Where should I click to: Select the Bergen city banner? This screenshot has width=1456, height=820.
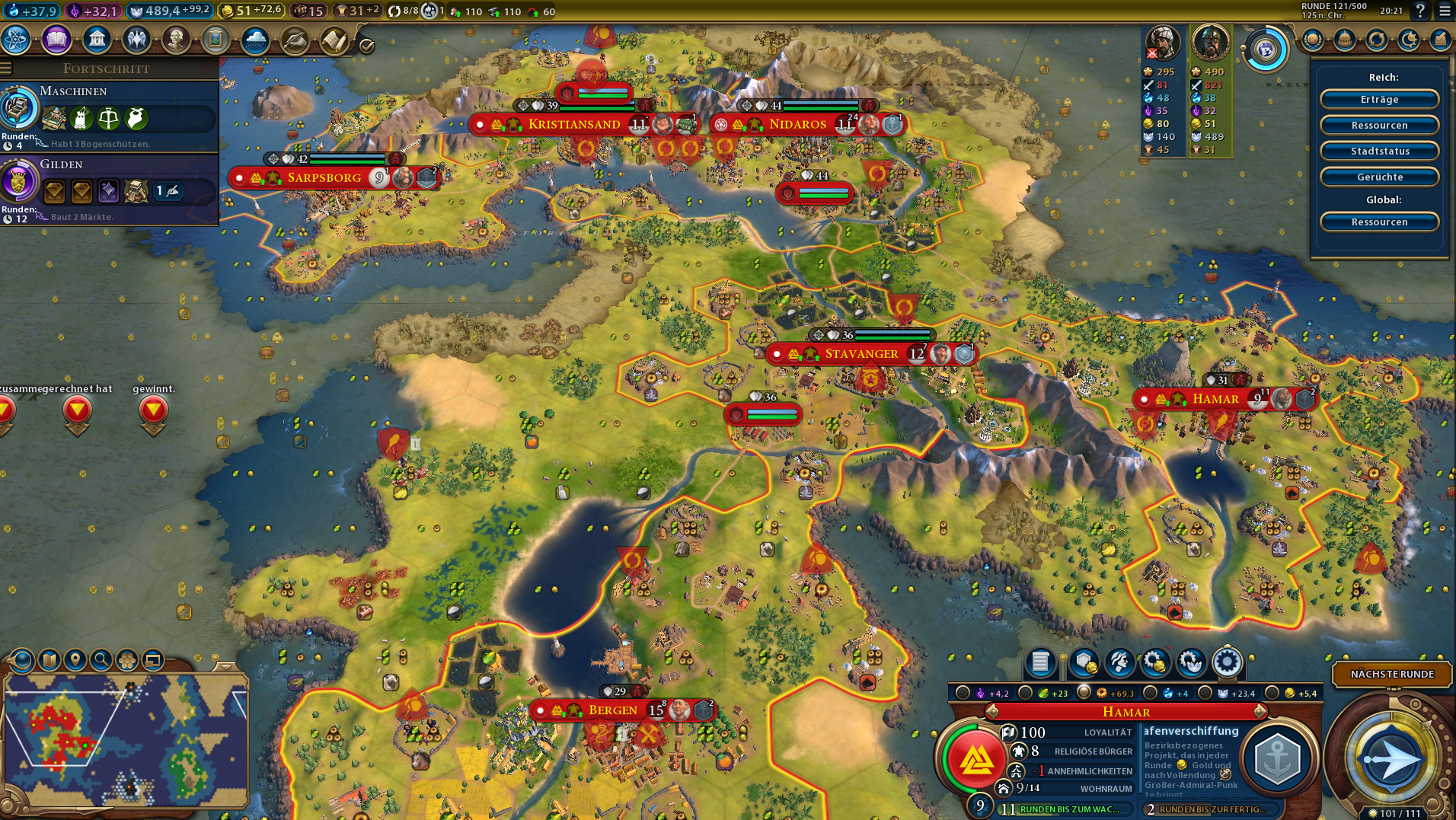612,710
